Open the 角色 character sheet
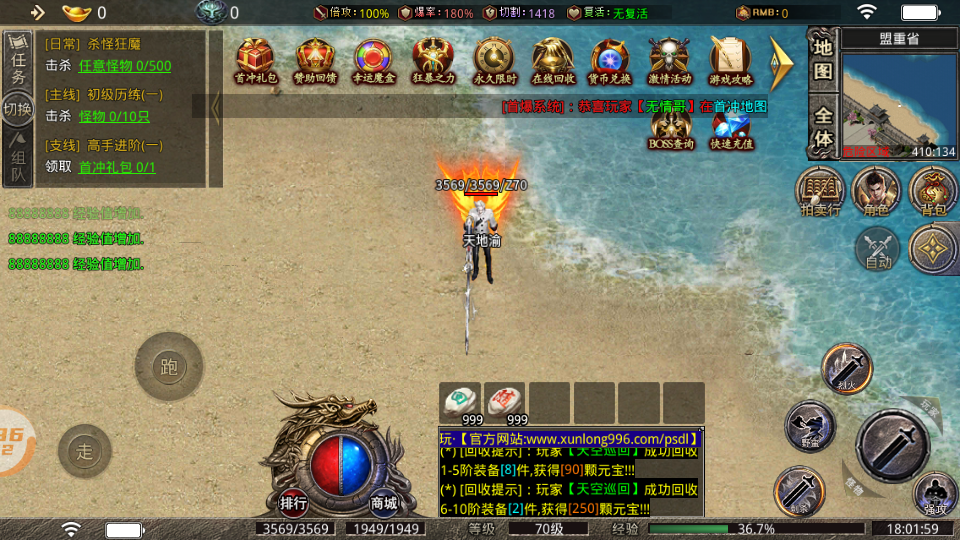 pos(876,191)
